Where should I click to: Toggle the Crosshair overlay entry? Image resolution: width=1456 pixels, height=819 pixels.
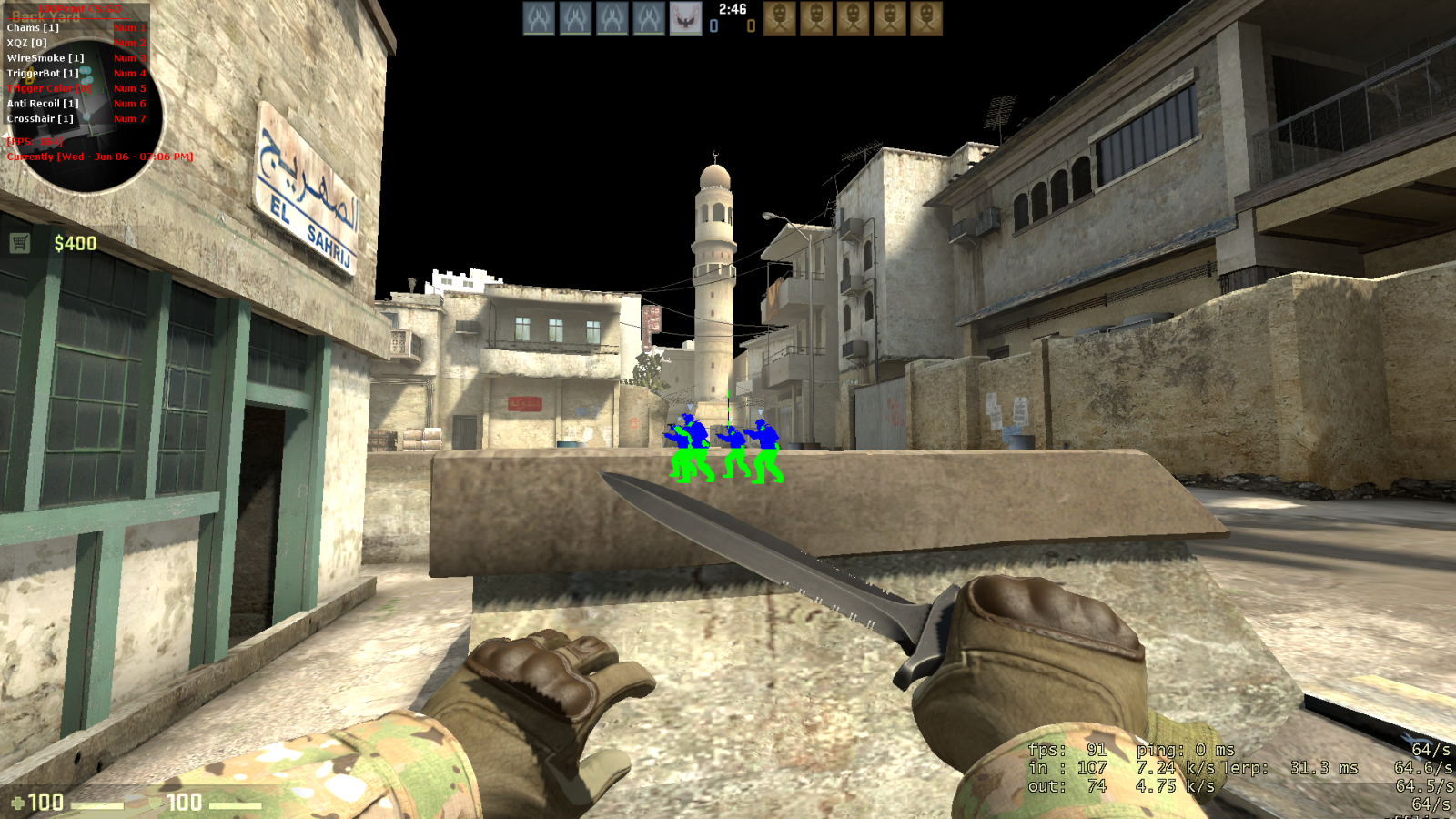tap(40, 119)
